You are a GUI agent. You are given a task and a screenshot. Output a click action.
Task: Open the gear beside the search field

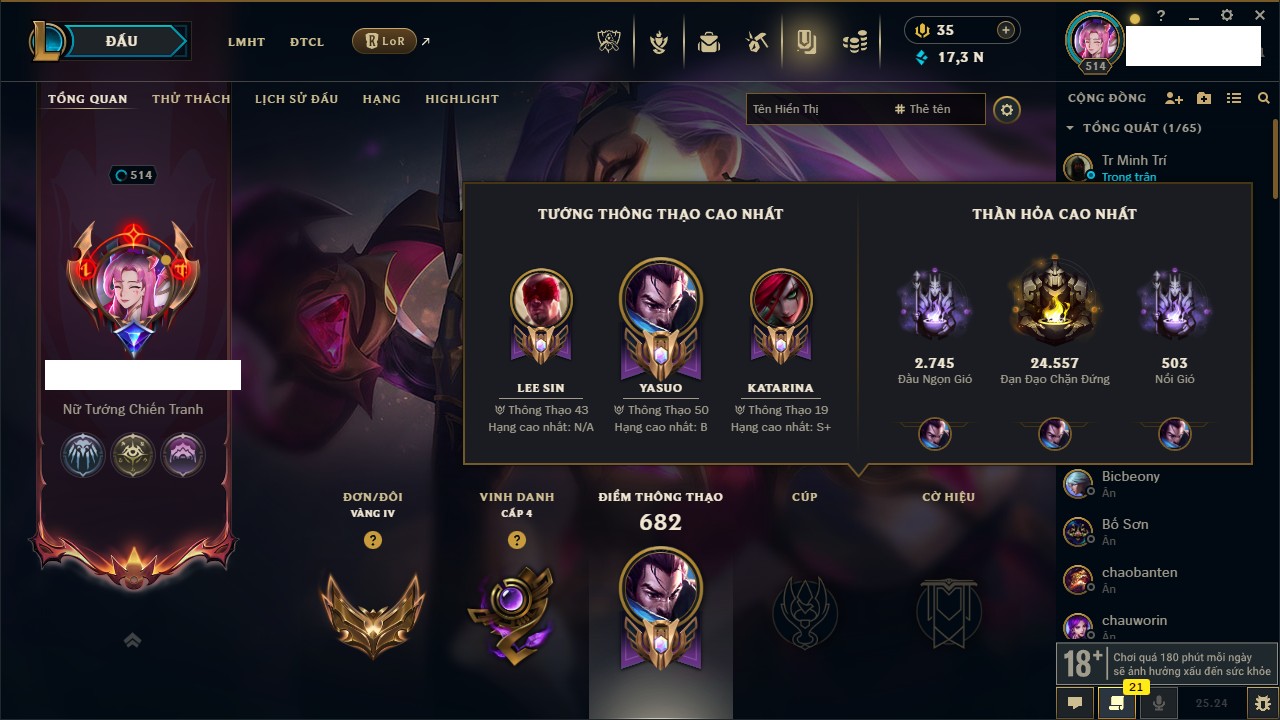pyautogui.click(x=1007, y=109)
